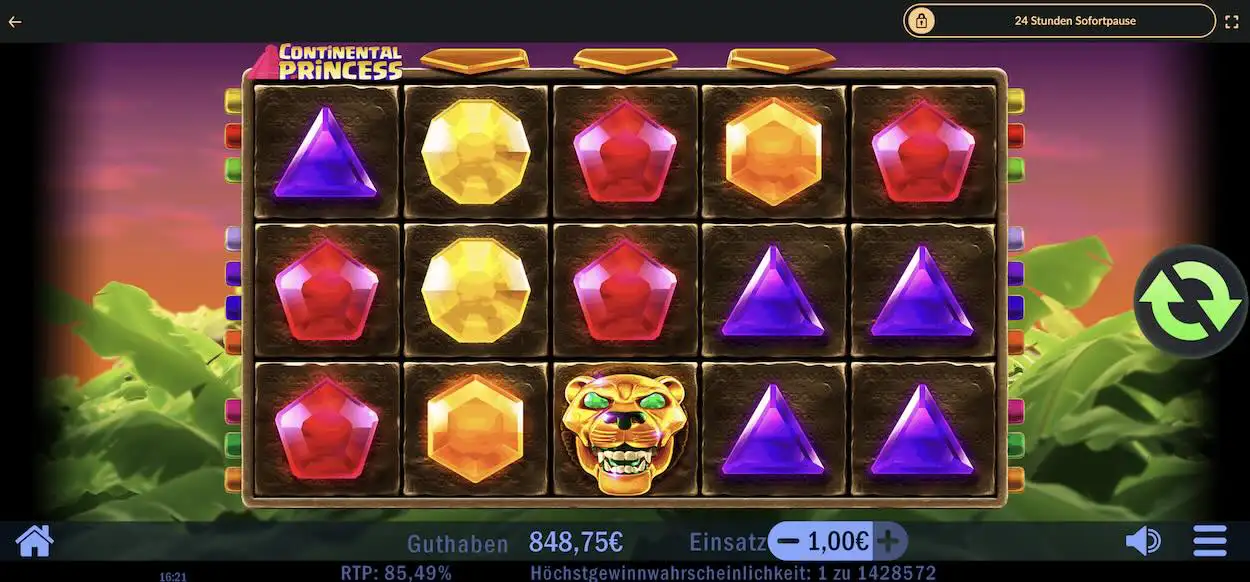This screenshot has height=582, width=1250.
Task: Go back using the top-left arrow
Action: click(x=15, y=20)
